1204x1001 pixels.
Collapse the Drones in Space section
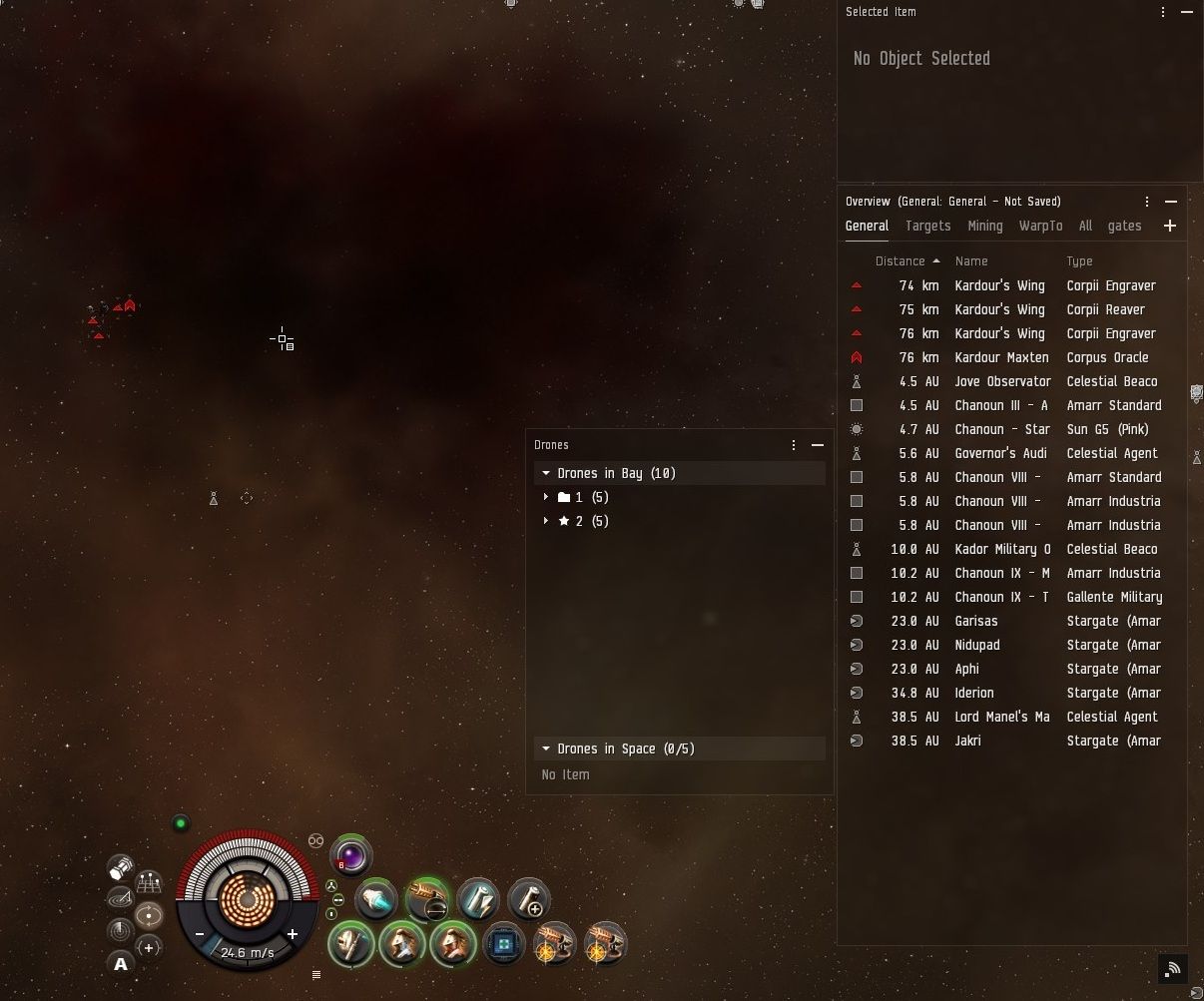coord(546,749)
